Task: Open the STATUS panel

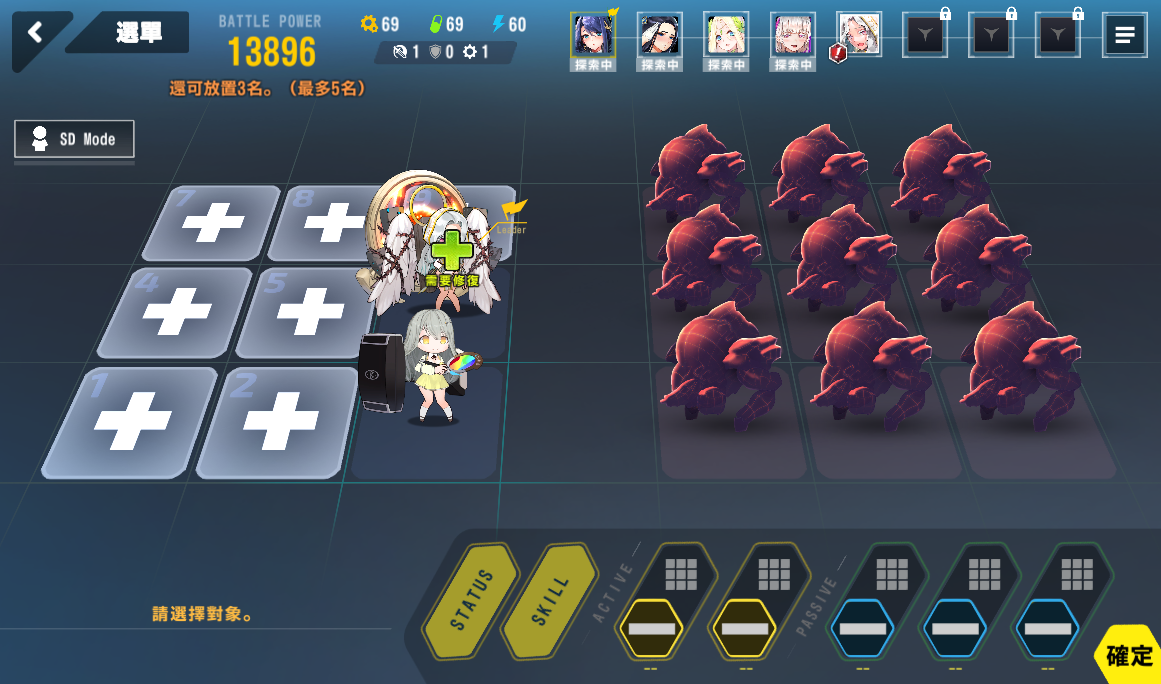Action: (472, 598)
